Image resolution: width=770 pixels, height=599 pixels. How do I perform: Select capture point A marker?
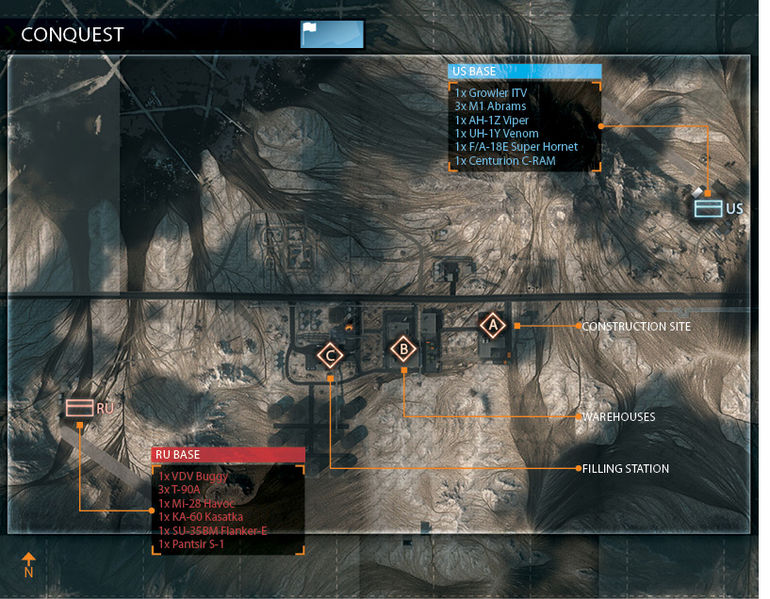491,325
